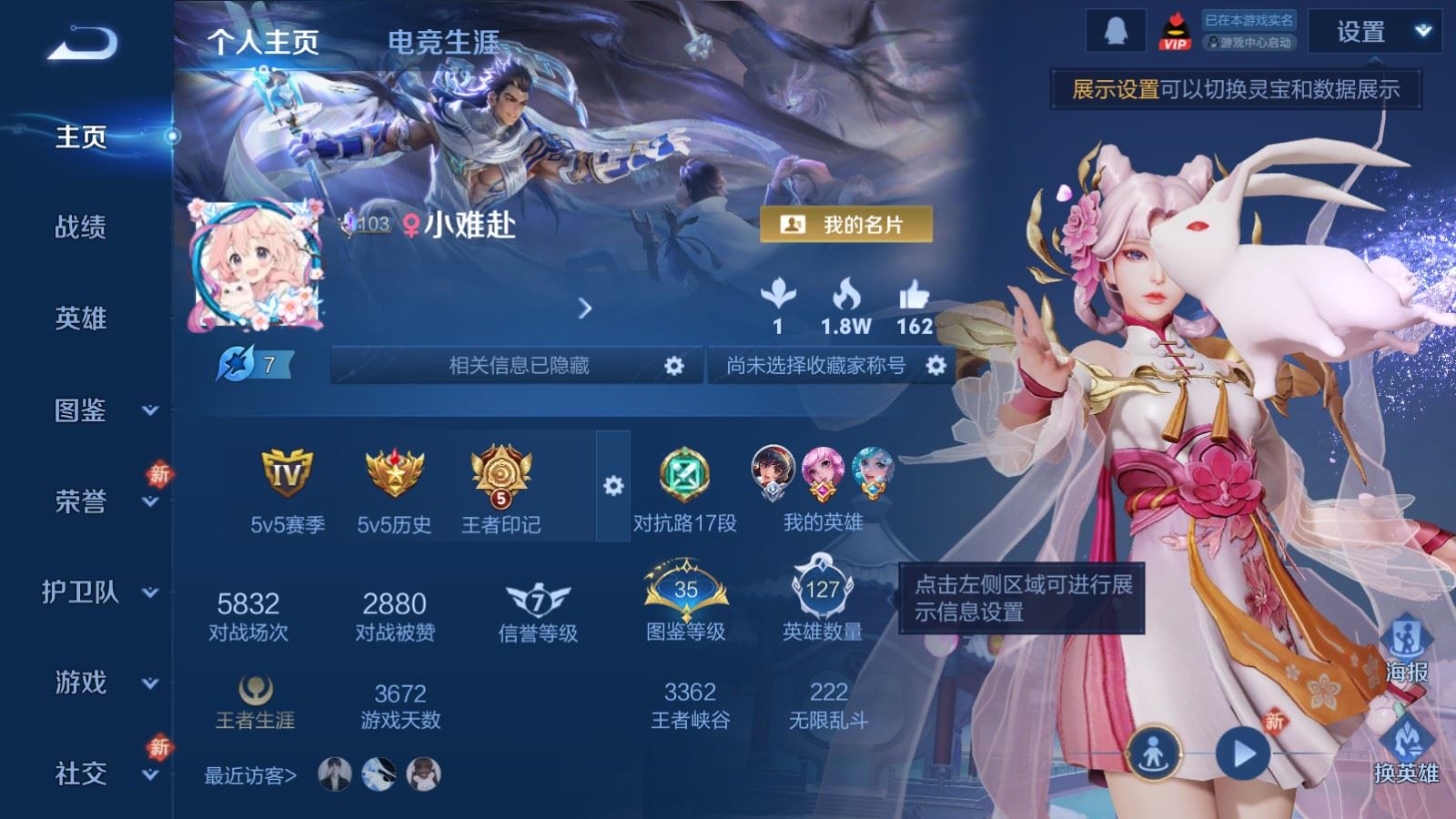Switch to the 电竞生涯 tab
Screen dimensions: 1456x819
443,42
